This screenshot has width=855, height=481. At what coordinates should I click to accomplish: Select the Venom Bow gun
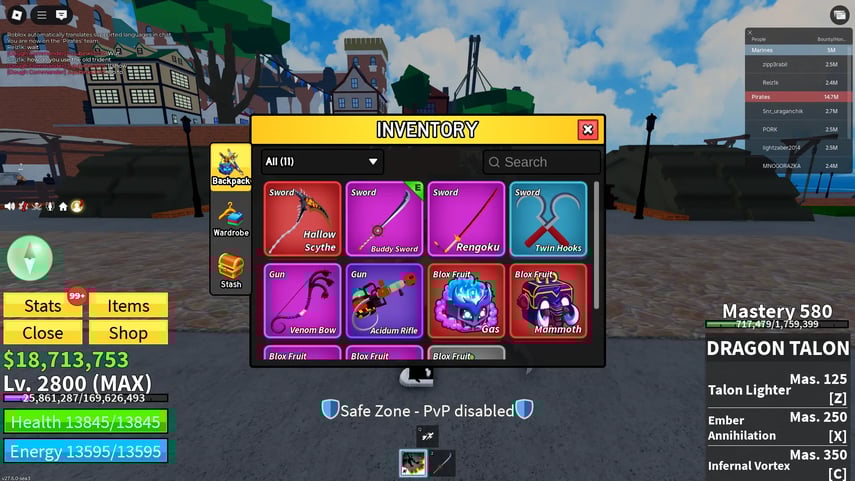pos(303,301)
